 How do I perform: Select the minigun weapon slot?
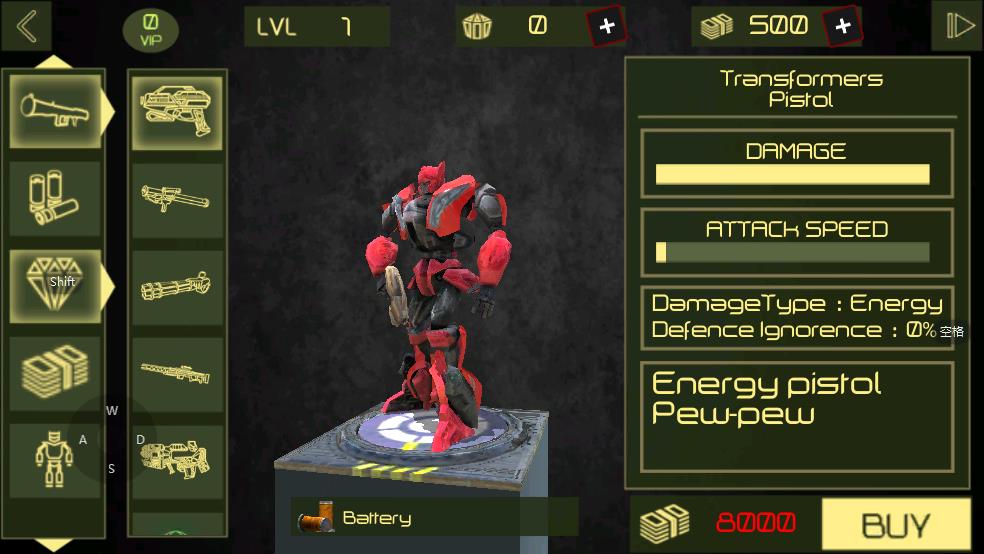click(178, 286)
